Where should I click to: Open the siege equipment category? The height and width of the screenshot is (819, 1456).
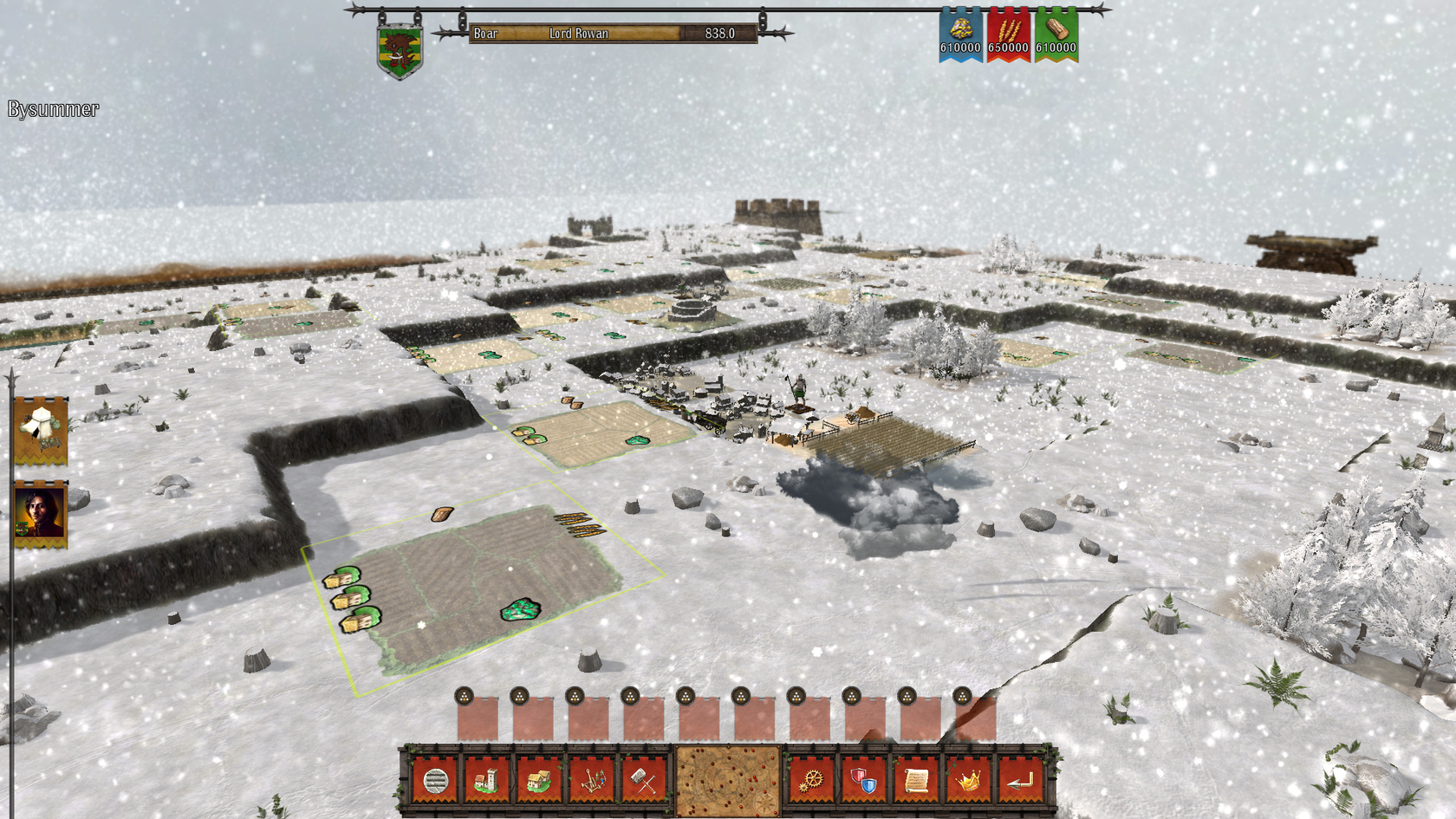[591, 781]
